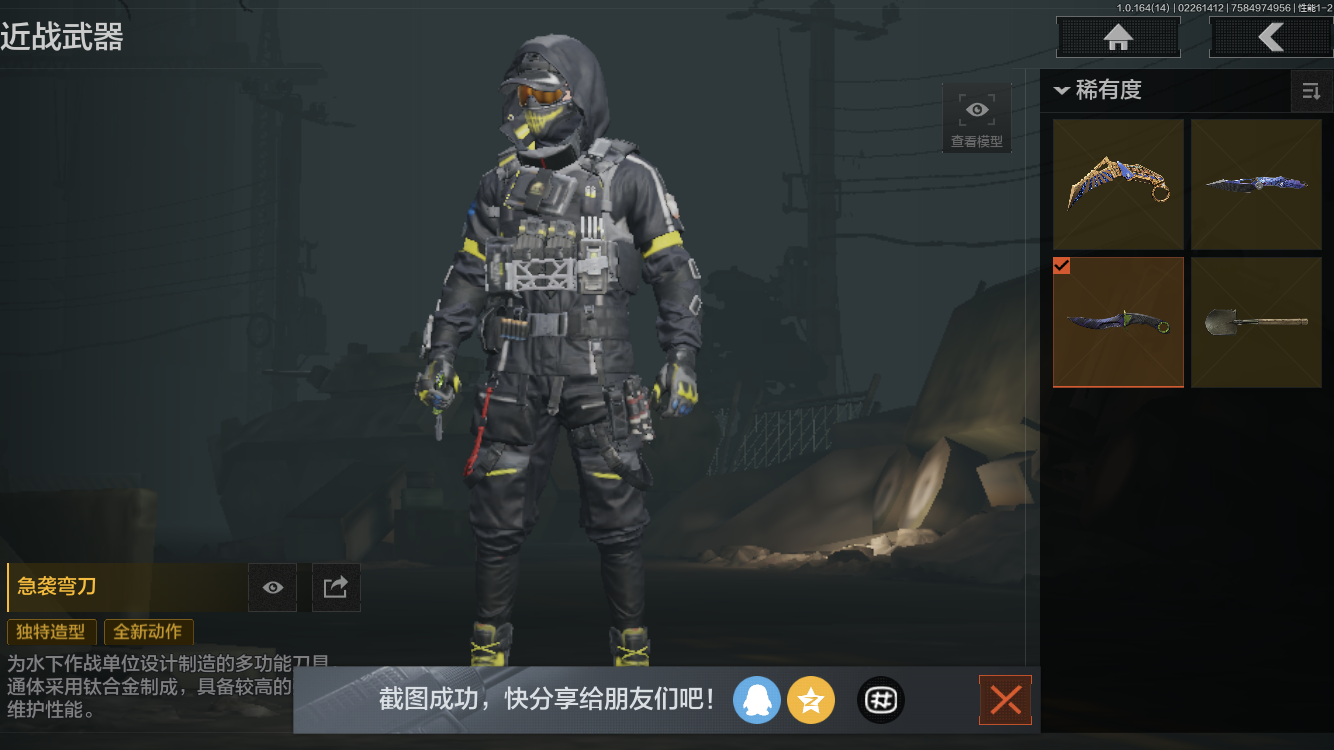Click the 全新动作 tag

tap(148, 632)
